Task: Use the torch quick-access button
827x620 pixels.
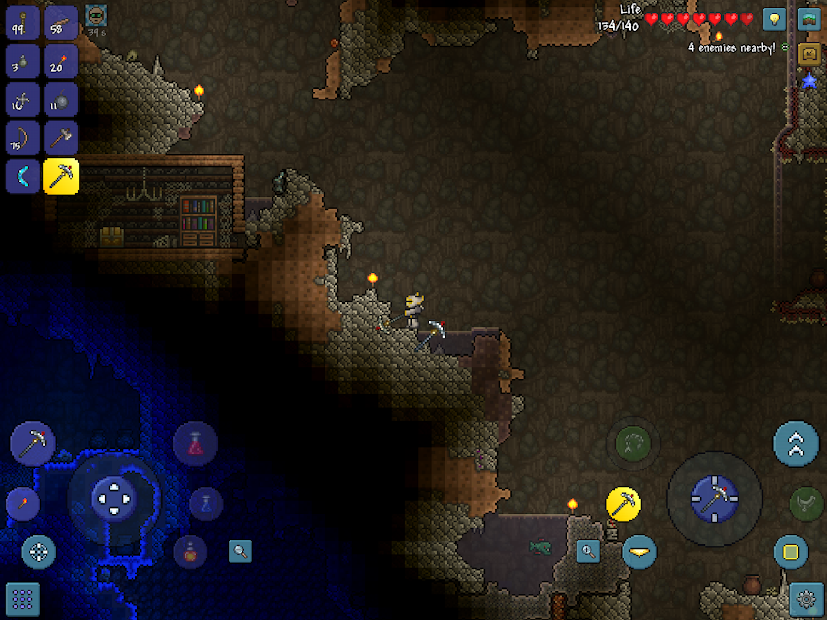Action: point(22,504)
